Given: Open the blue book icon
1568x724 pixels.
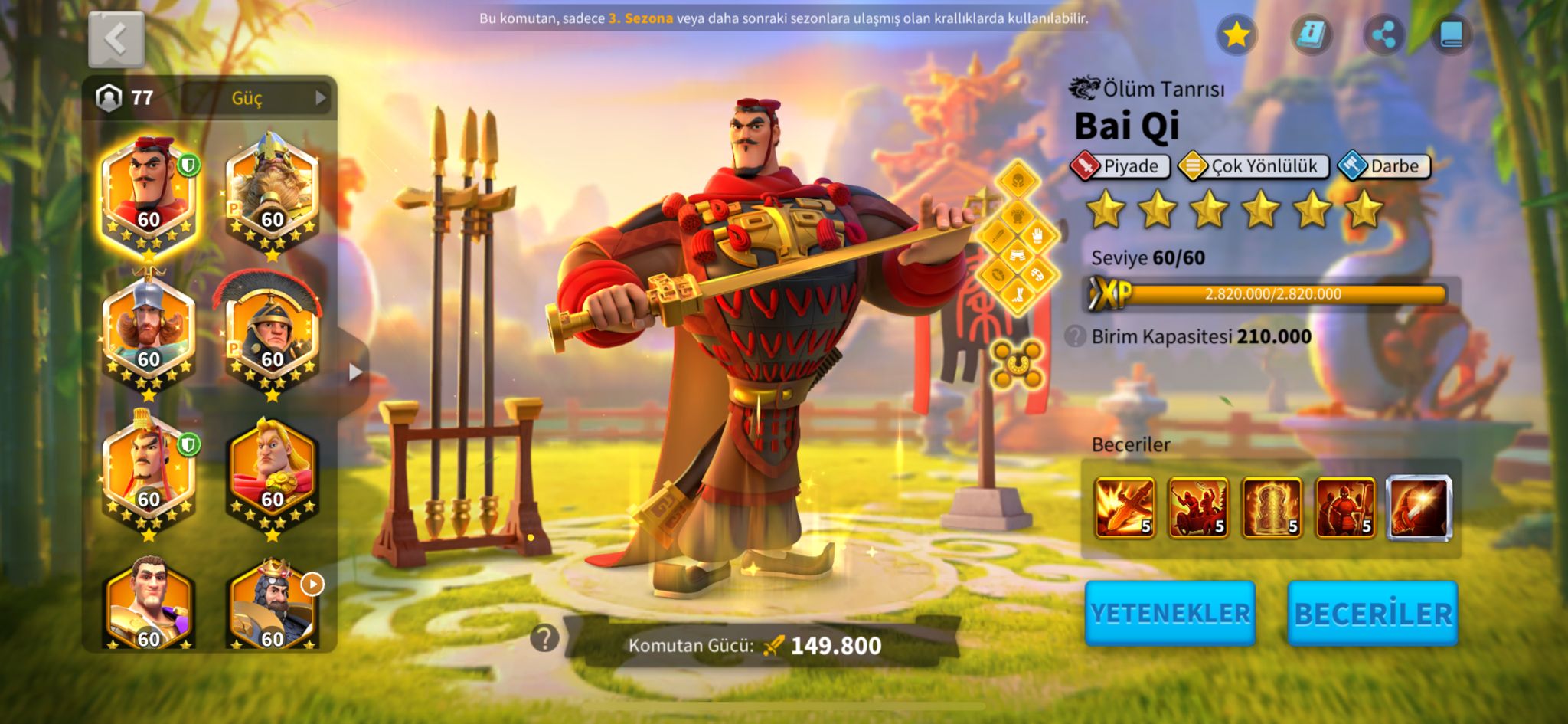Looking at the screenshot, I should point(1451,34).
